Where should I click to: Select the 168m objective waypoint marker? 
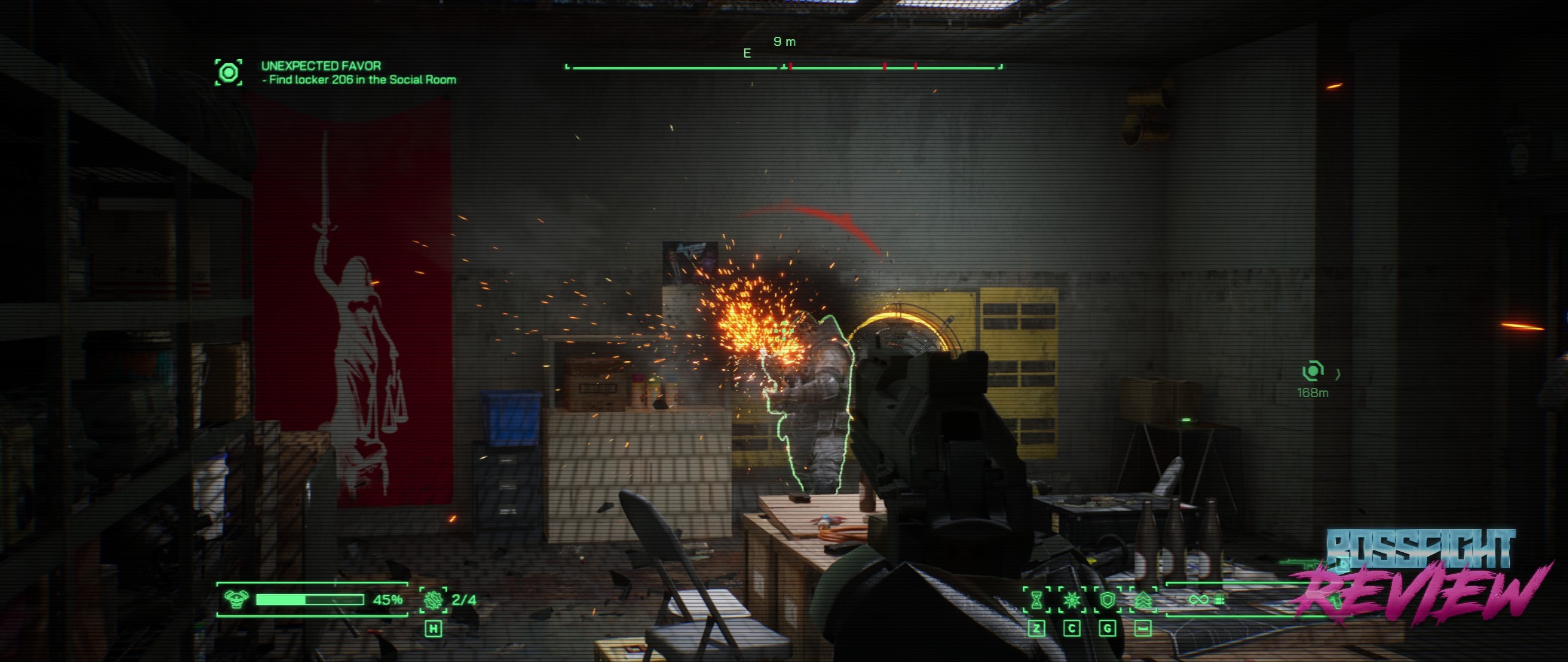click(x=1313, y=371)
